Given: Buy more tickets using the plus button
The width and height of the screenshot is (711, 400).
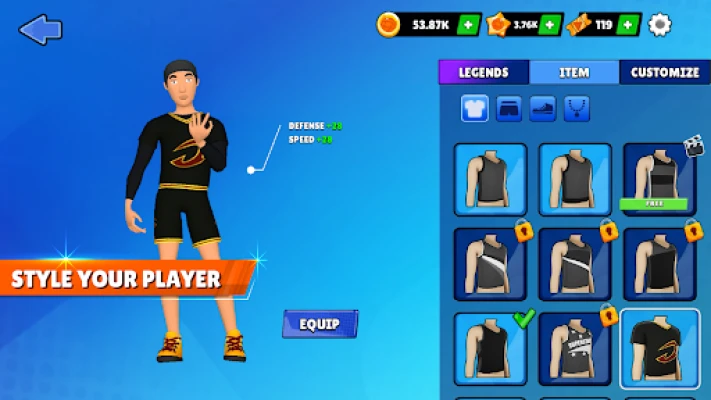Looking at the screenshot, I should (x=628, y=25).
